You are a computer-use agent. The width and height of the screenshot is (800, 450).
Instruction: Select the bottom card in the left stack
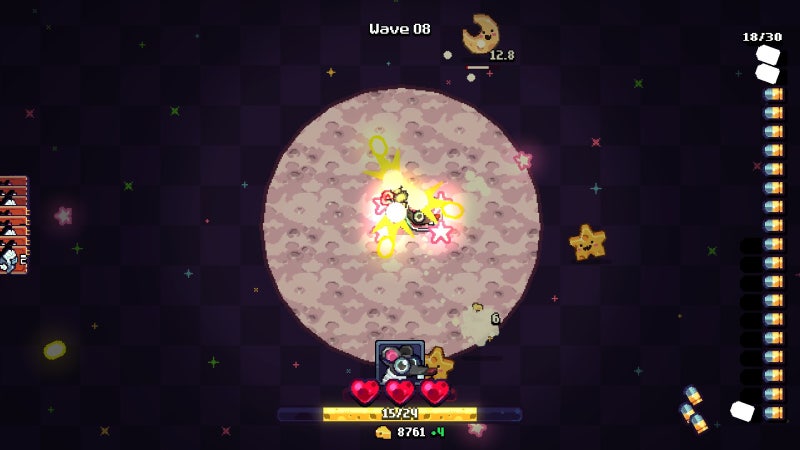coord(11,259)
